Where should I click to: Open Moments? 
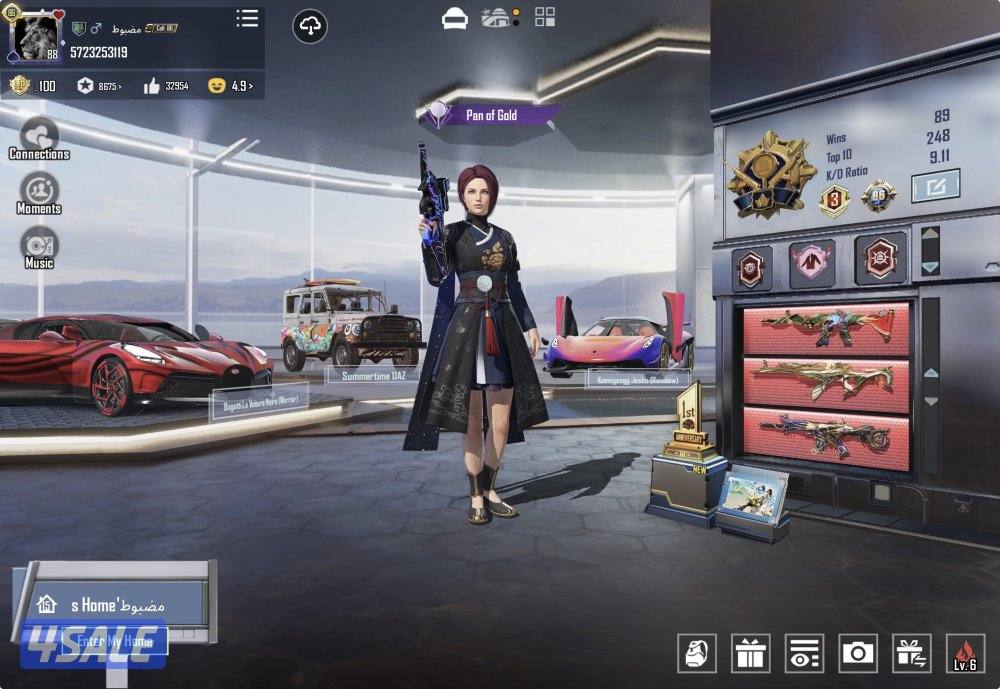(x=39, y=193)
